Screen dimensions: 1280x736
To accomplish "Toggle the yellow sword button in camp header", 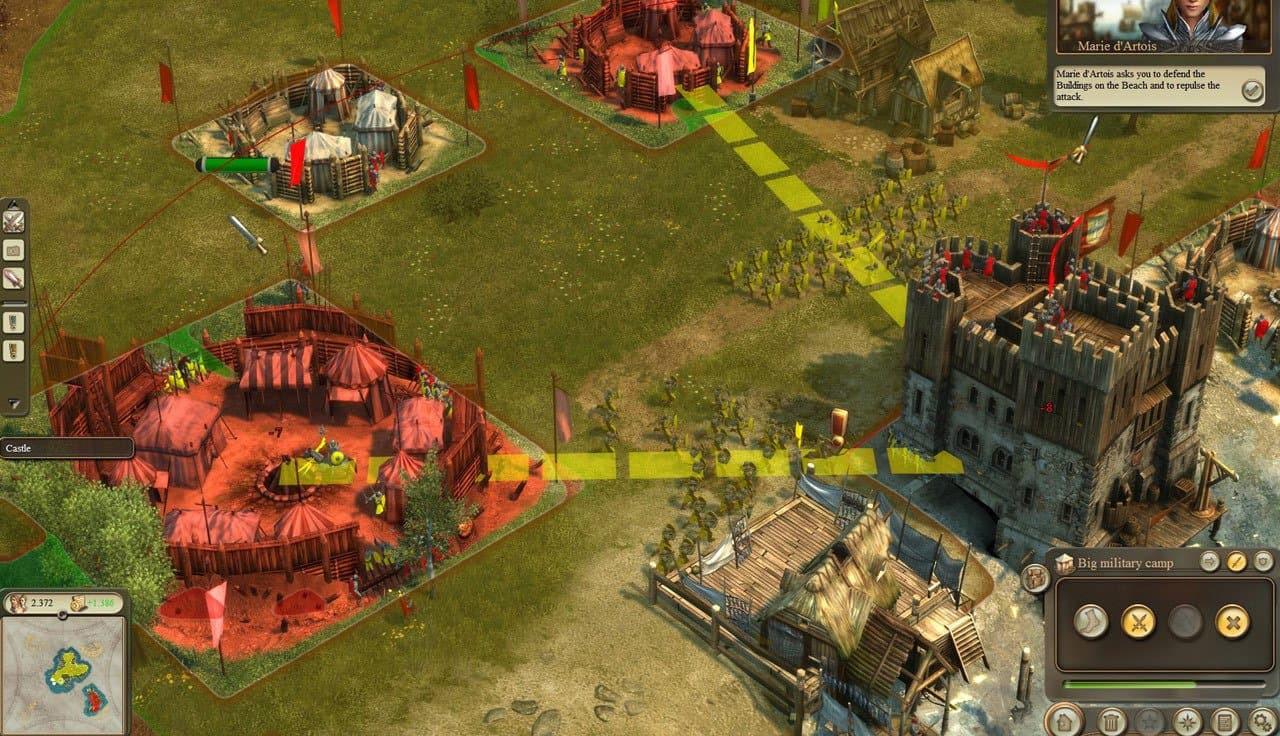I will click(x=1237, y=562).
